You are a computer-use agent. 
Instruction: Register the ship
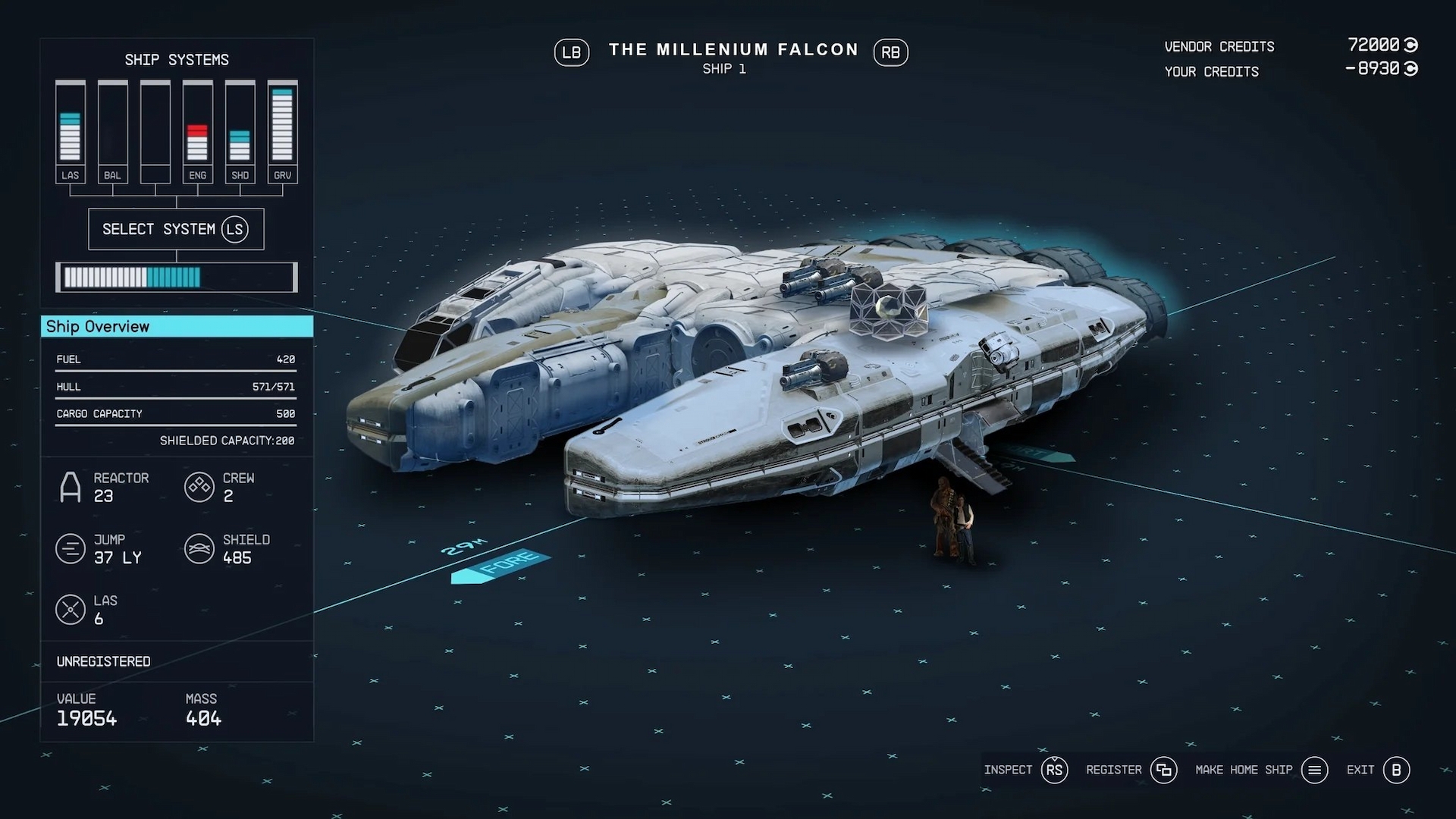(x=1163, y=770)
